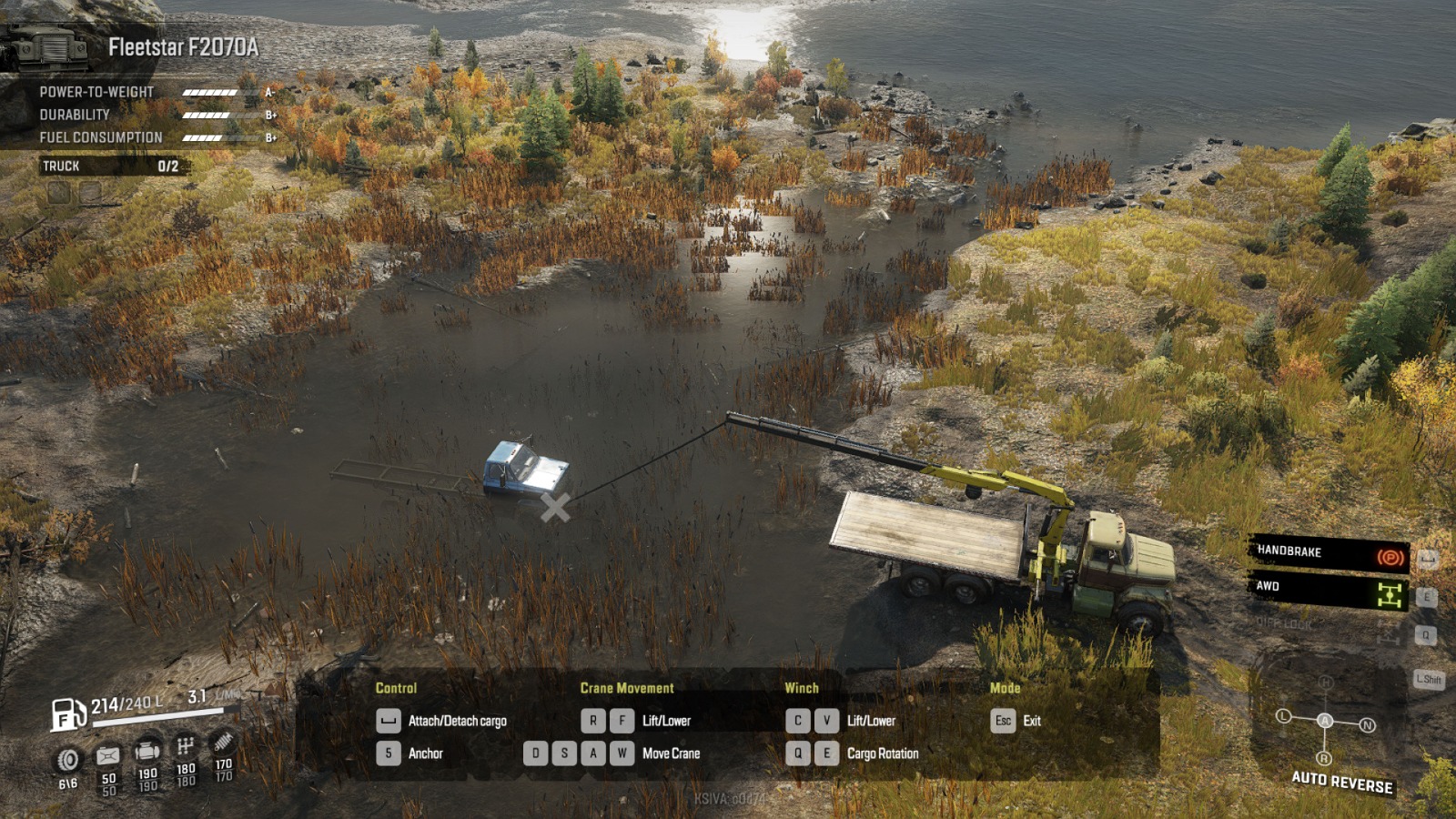Check the gearbox damage icon
The image size is (1456, 819).
[186, 746]
